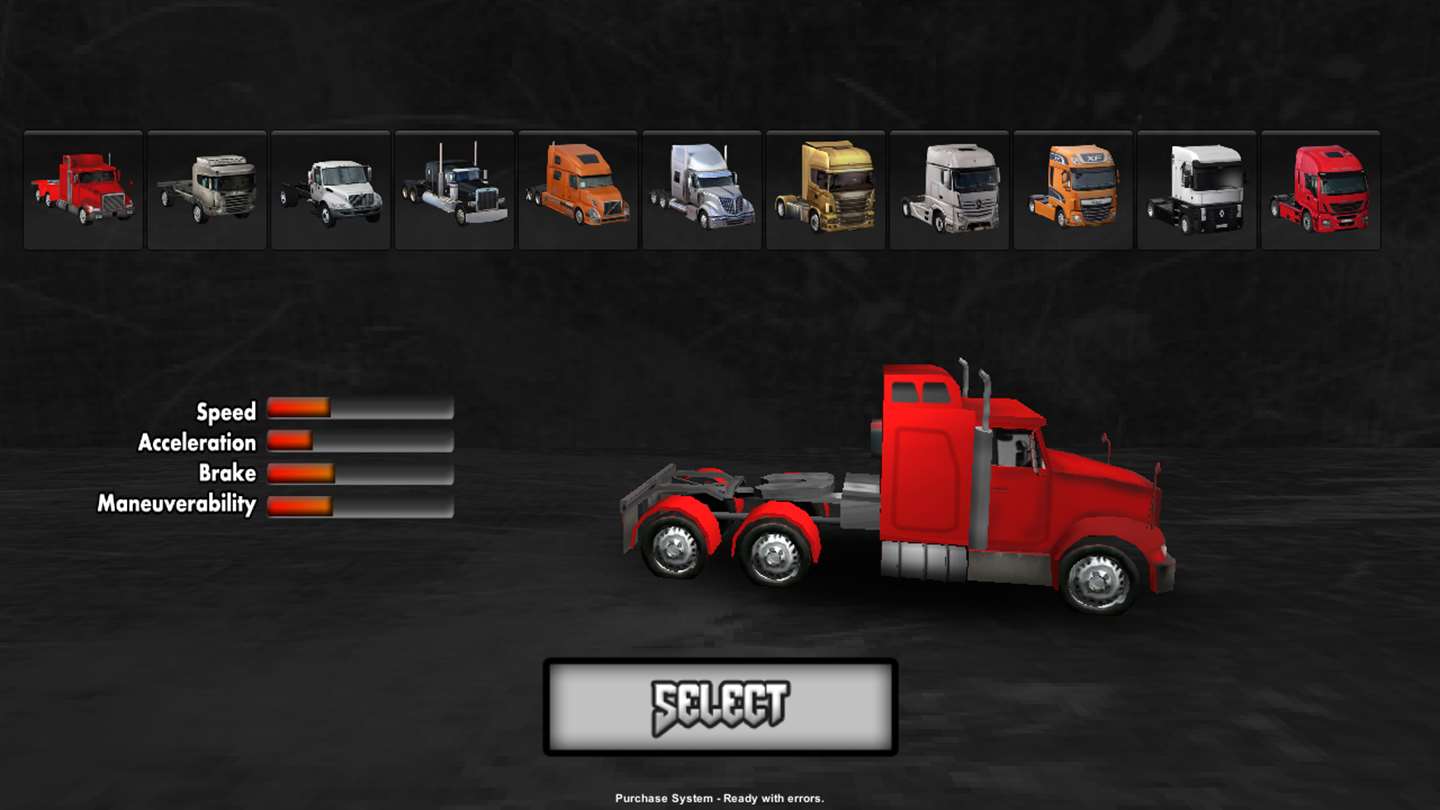Select the red cab-over truck thumbnail

(x=1321, y=189)
